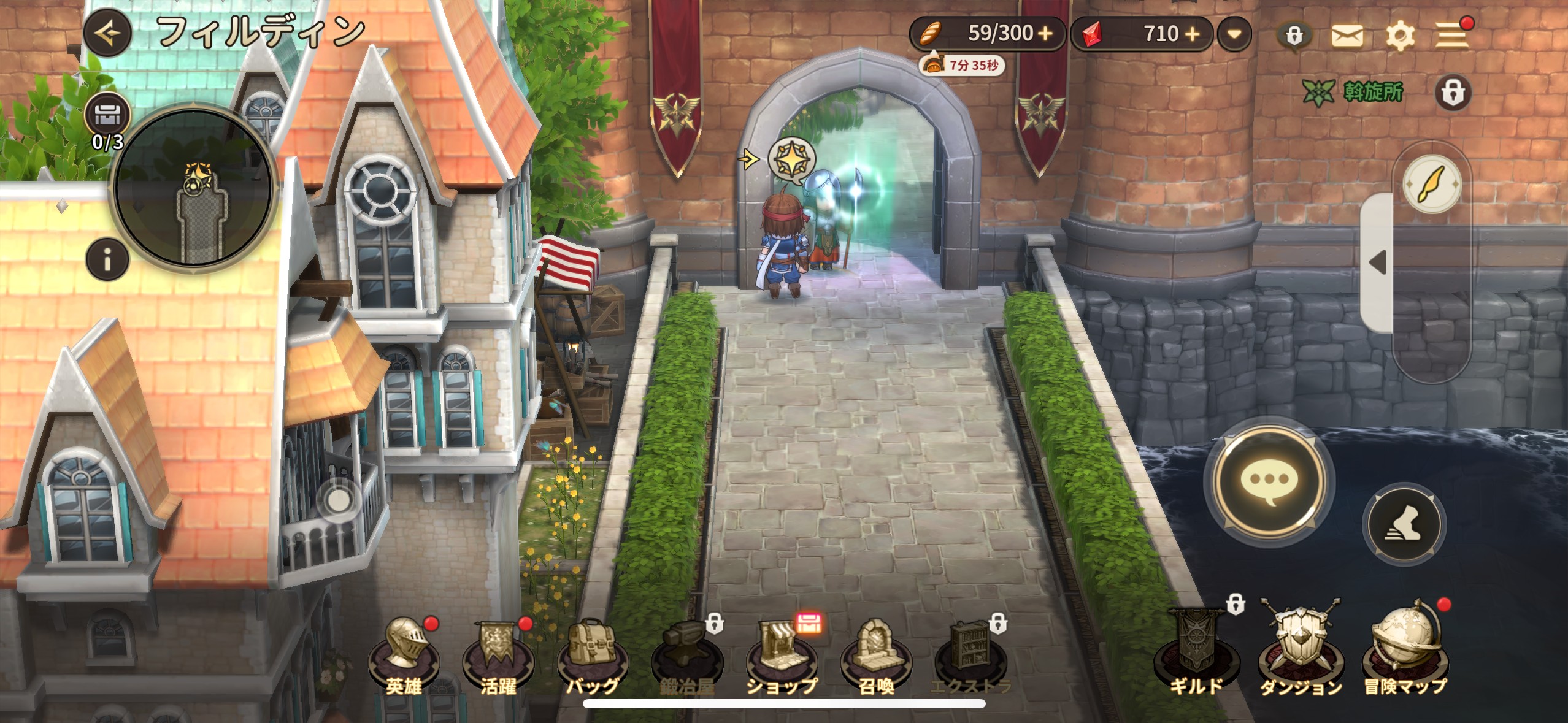The height and width of the screenshot is (723, 1568).
Task: Open the mailbox envelope icon
Action: point(1347,36)
